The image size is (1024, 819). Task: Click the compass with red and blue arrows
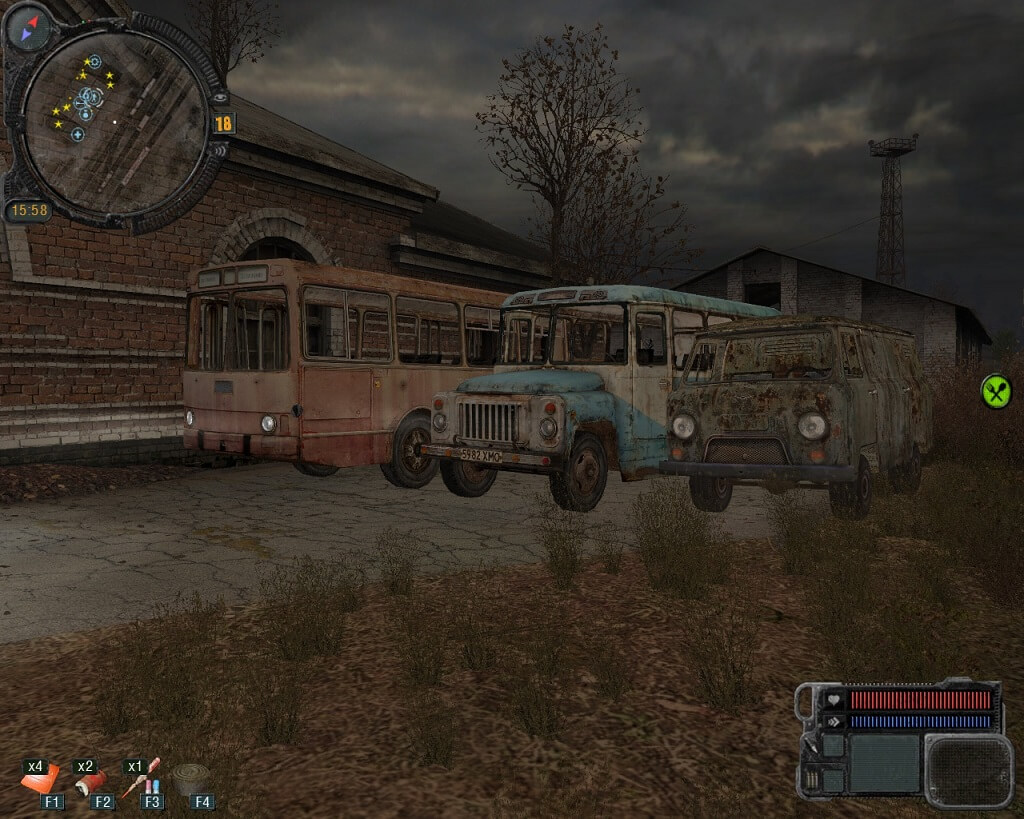click(x=28, y=28)
